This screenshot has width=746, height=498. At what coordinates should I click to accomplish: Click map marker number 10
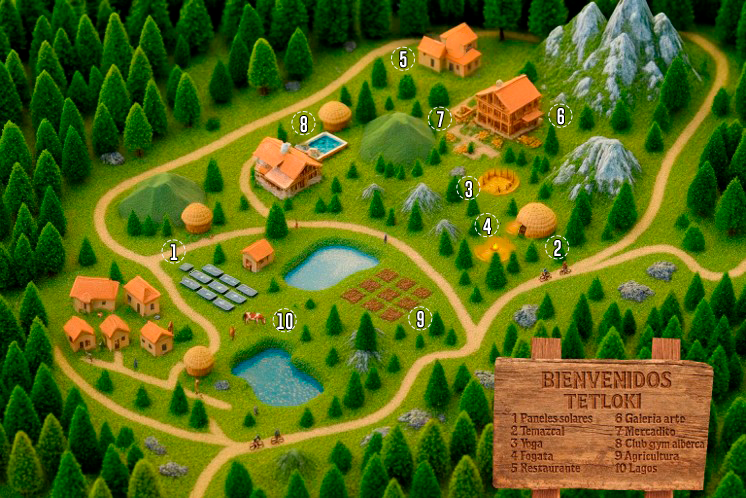point(285,320)
